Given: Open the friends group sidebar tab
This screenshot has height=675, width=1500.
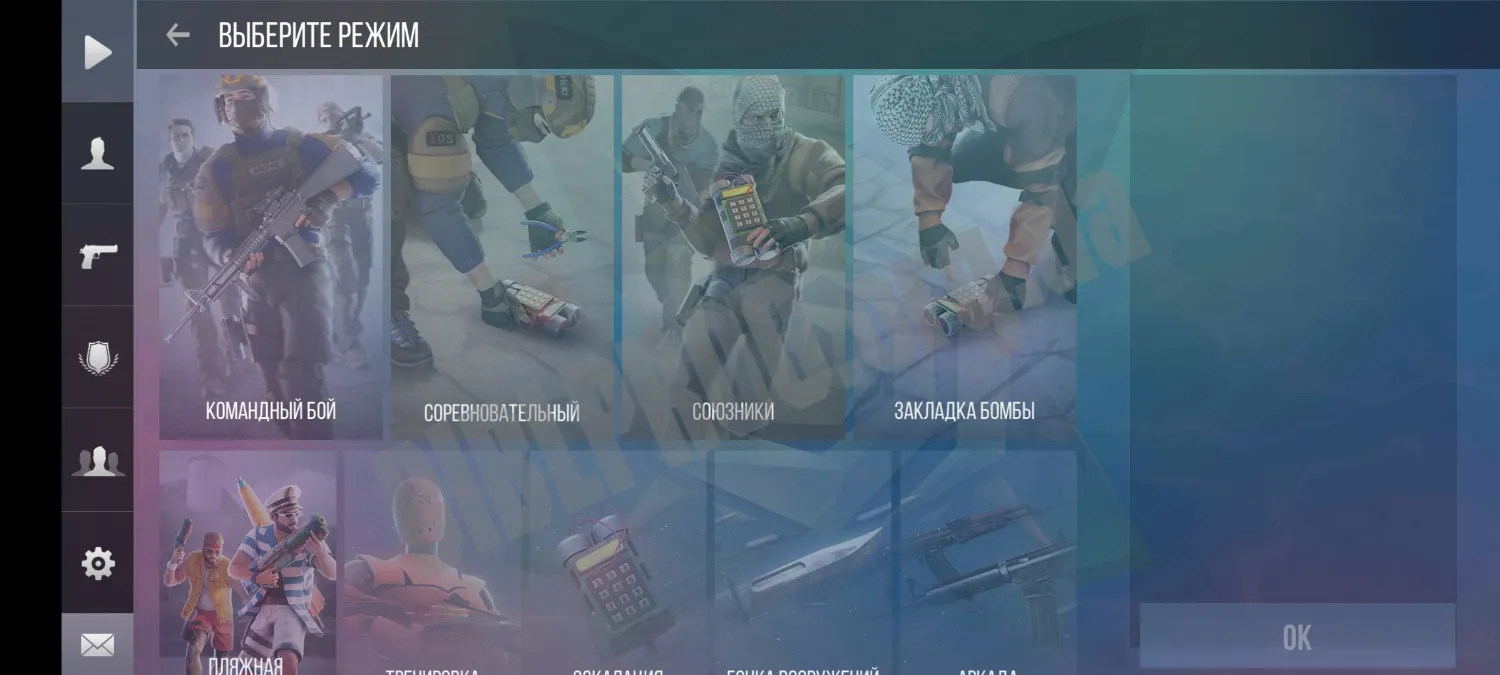Looking at the screenshot, I should (98, 461).
